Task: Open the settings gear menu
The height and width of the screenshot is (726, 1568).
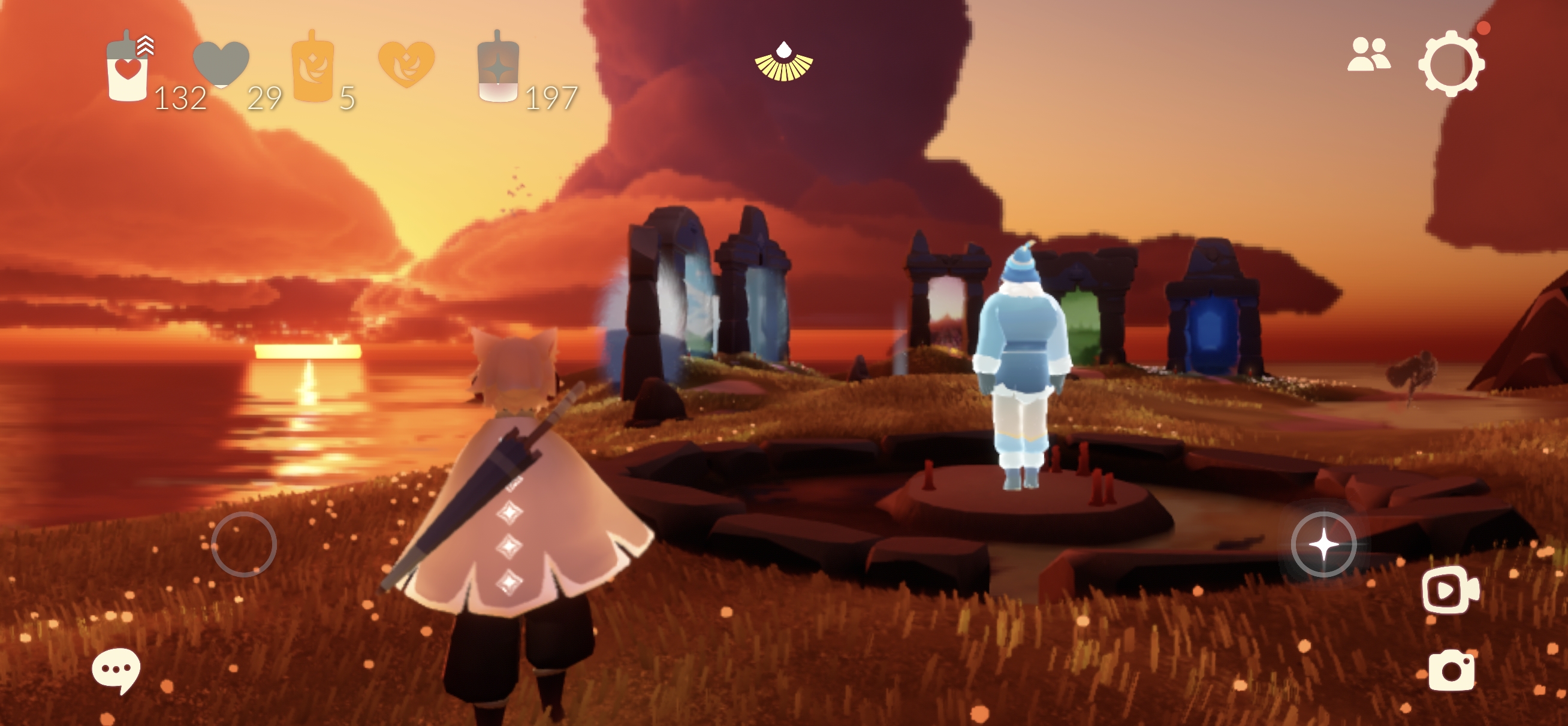Action: (x=1451, y=63)
